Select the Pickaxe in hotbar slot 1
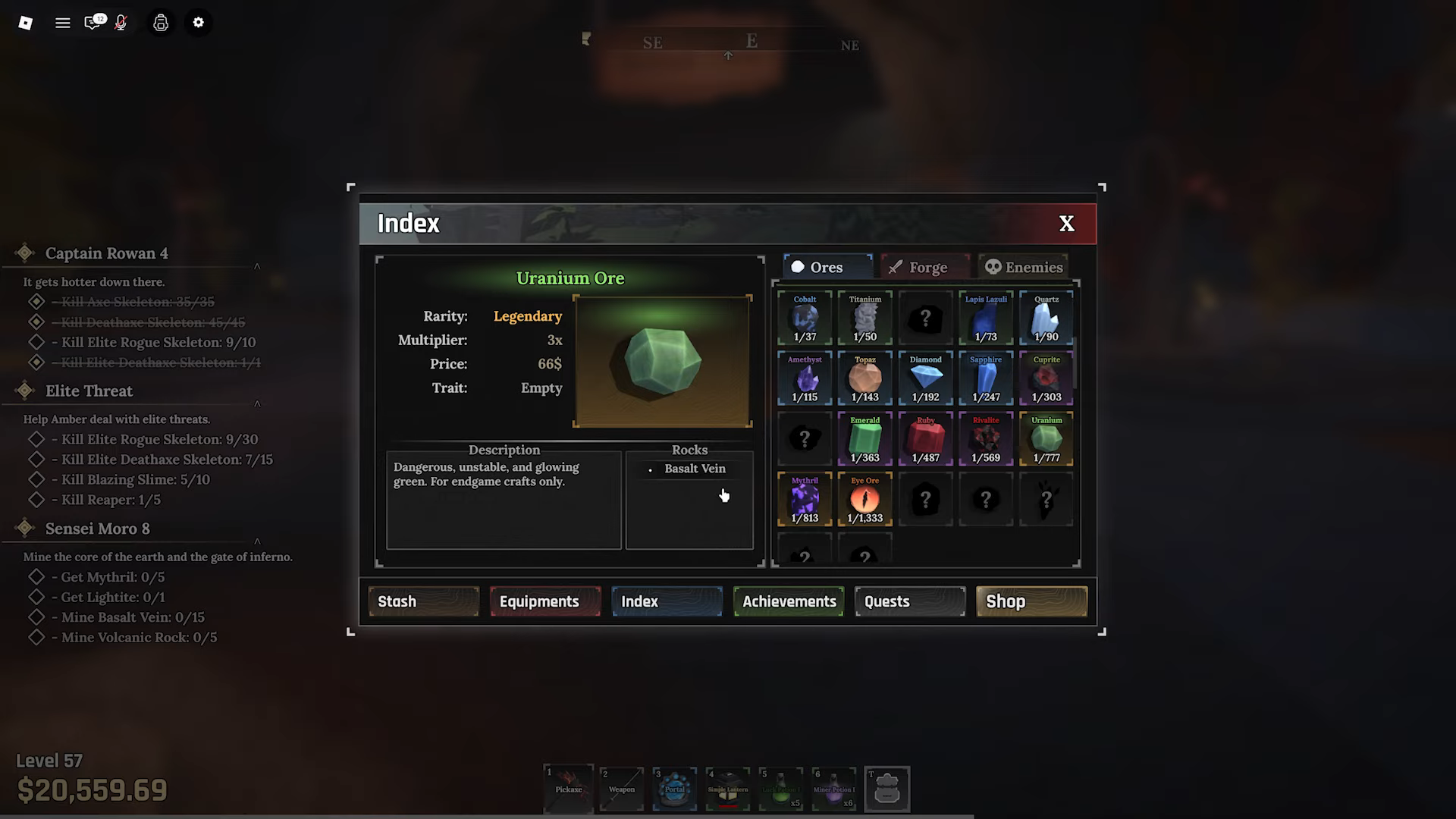1456x819 pixels. coord(569,789)
